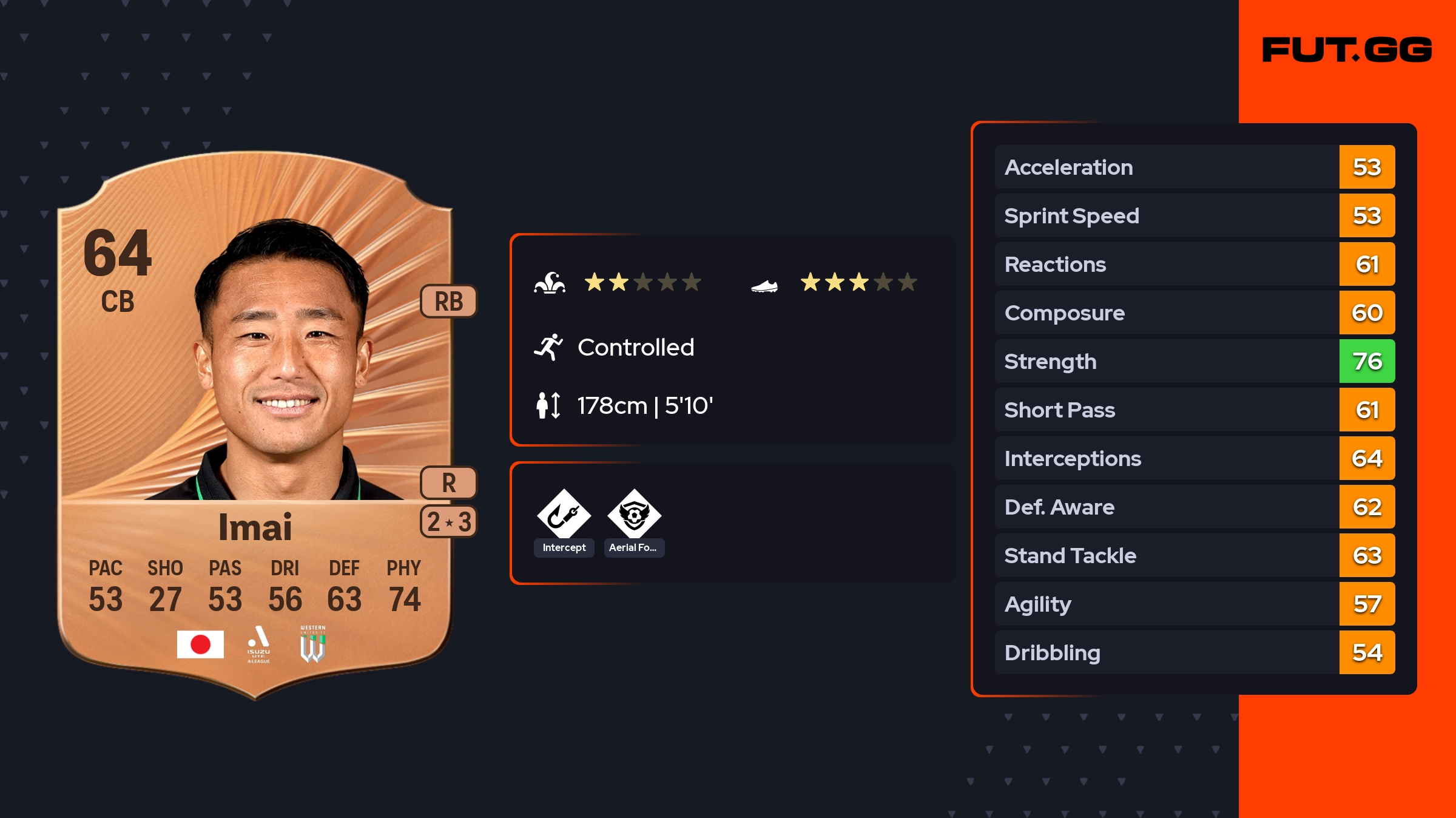Select the Composure stat row

[1194, 313]
